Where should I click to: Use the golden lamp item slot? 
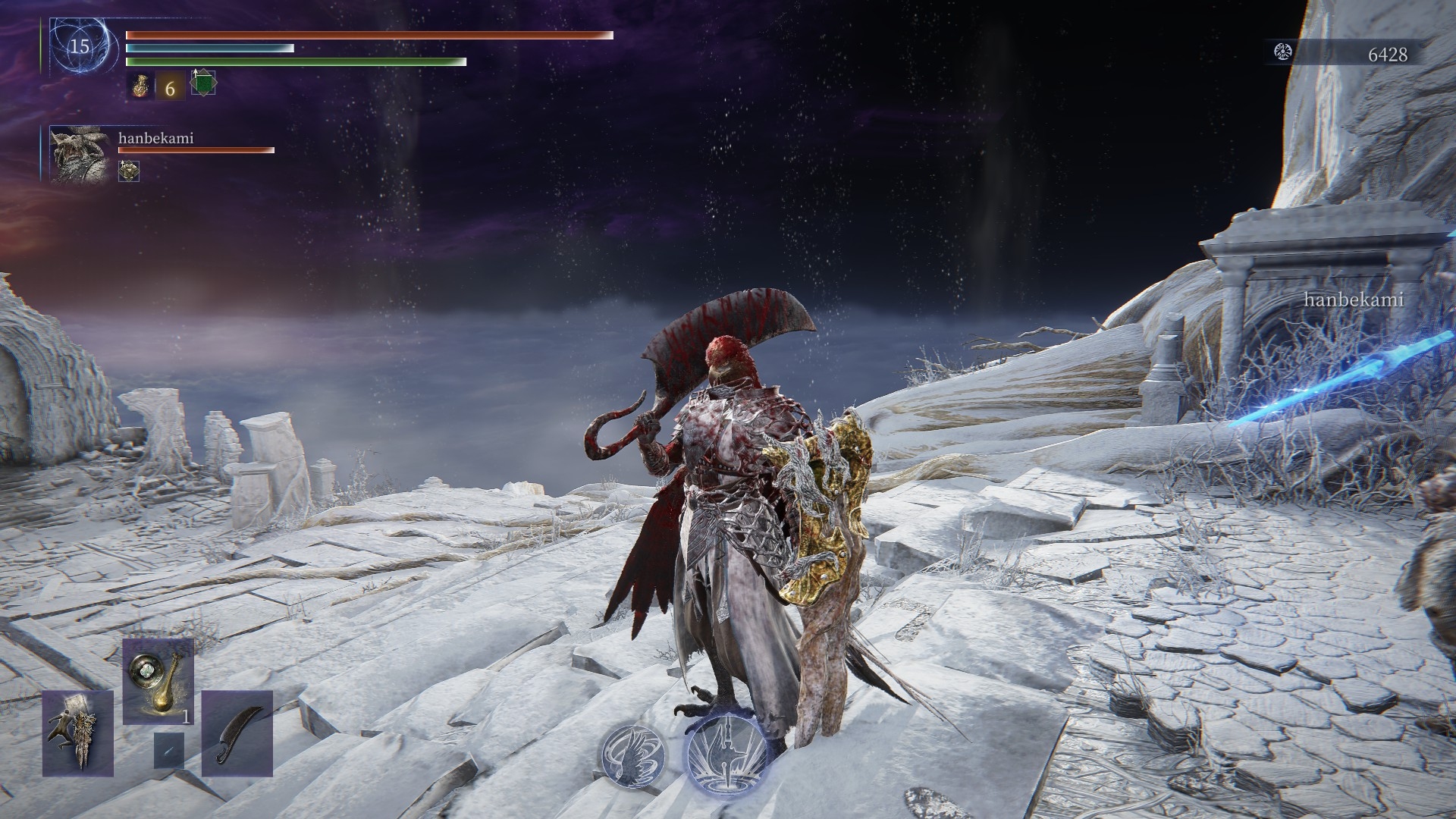[158, 681]
